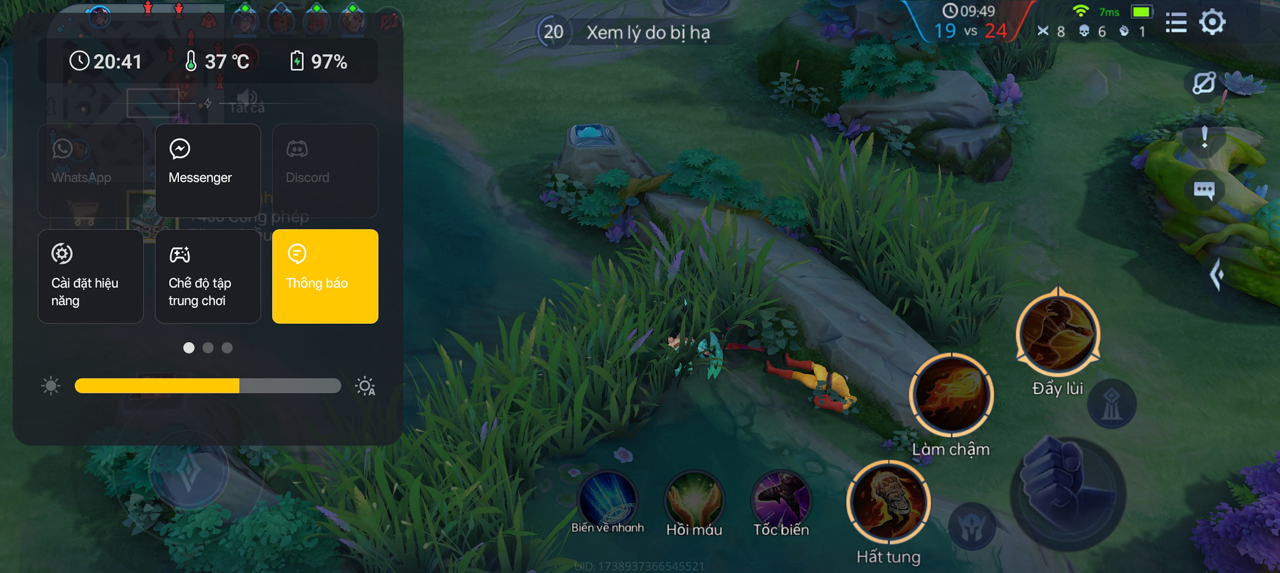Activate the Hất tung skill
The image size is (1280, 573).
pos(888,502)
